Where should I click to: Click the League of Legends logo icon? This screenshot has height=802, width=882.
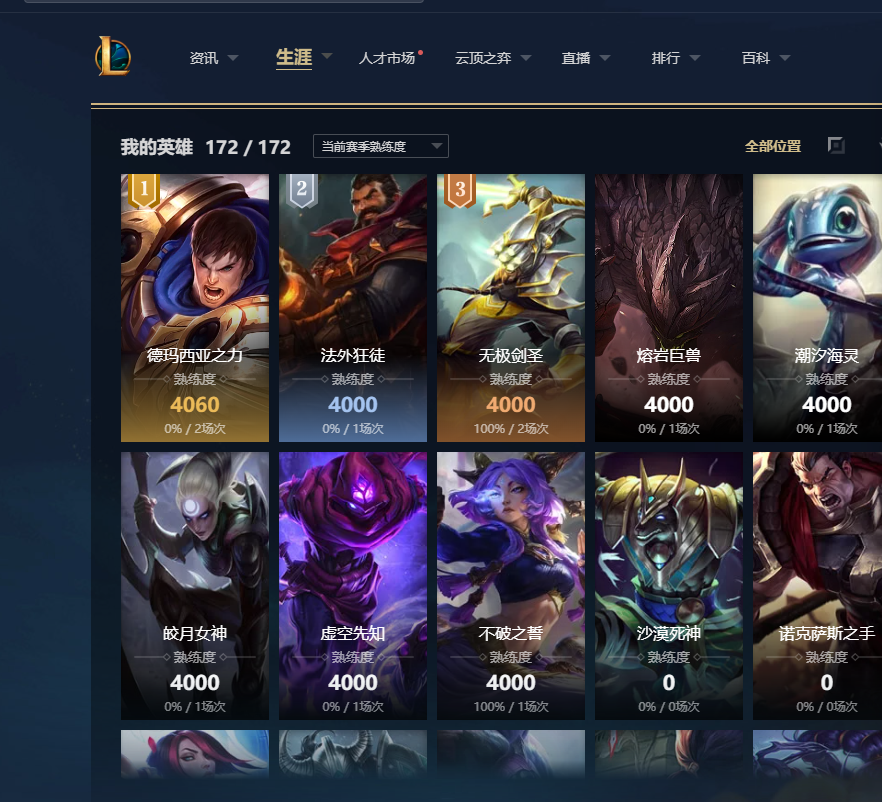coord(113,57)
